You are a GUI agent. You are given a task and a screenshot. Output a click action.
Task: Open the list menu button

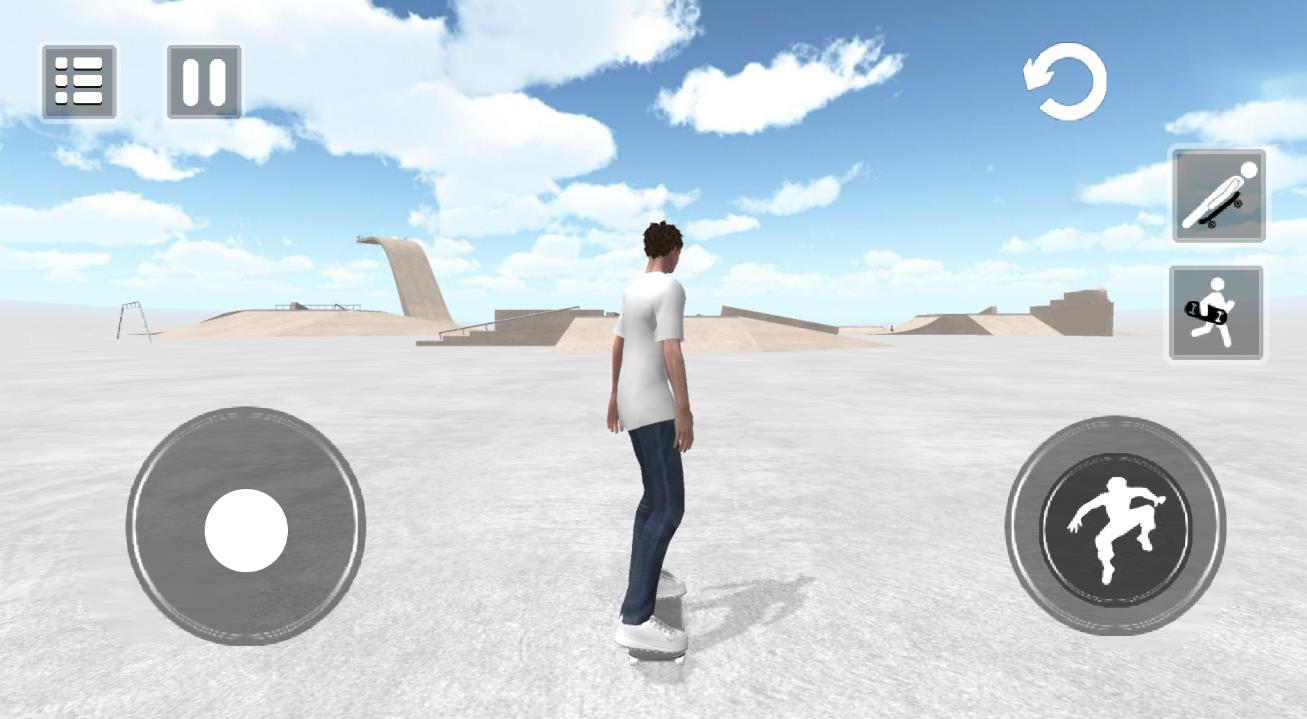[79, 82]
